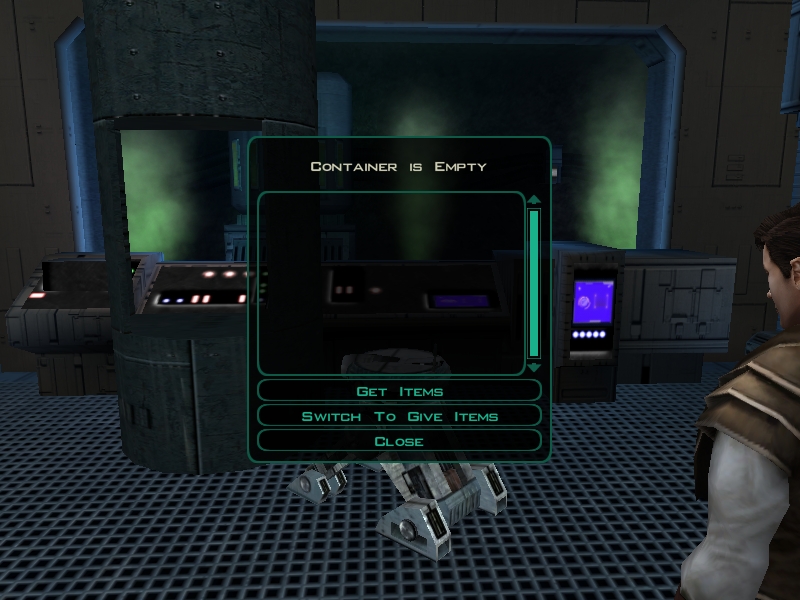Click the Get Items button
The height and width of the screenshot is (600, 800).
(399, 391)
